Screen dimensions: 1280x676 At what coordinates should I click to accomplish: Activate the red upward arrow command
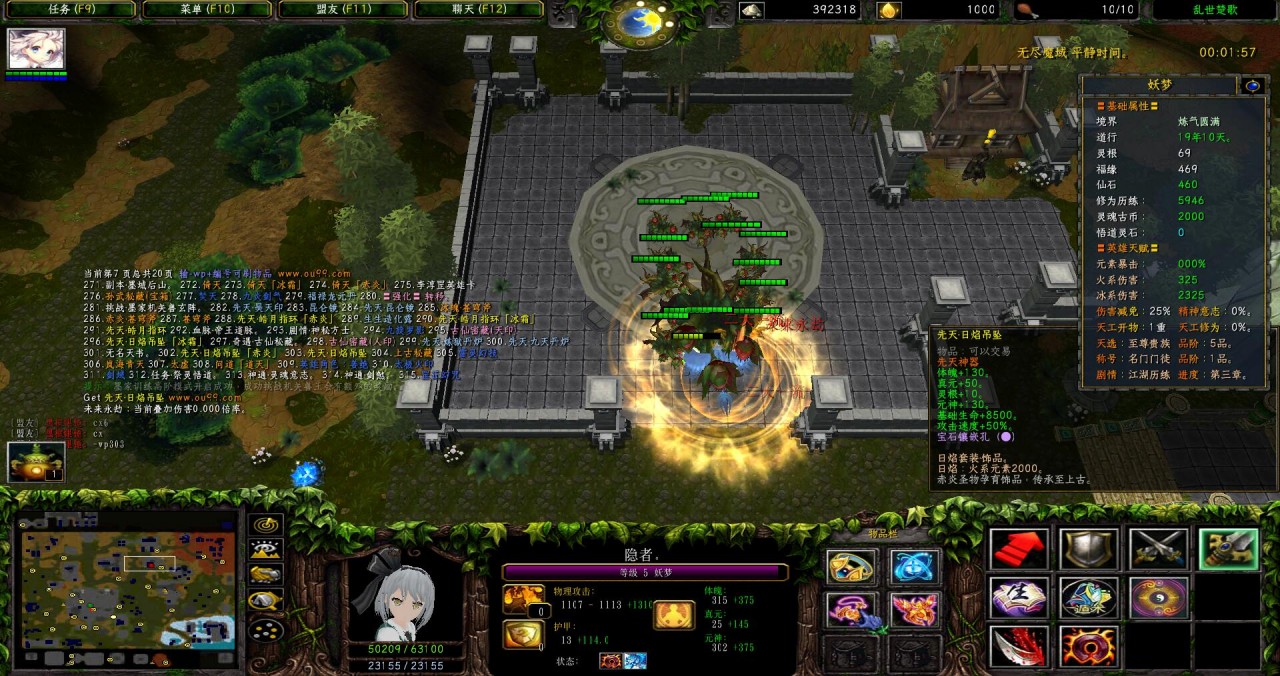pyautogui.click(x=1019, y=549)
